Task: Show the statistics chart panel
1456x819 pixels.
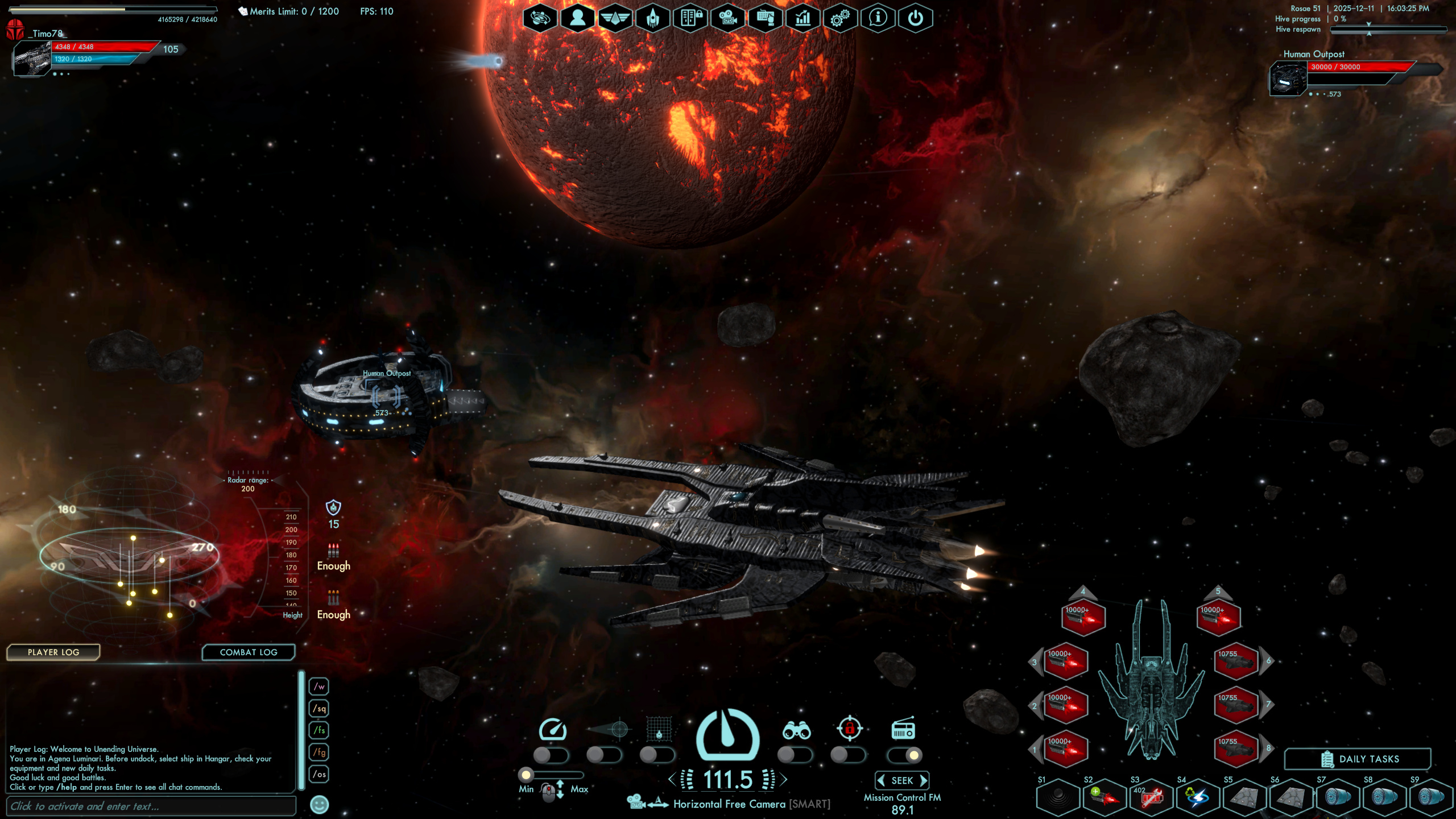Action: [803, 18]
